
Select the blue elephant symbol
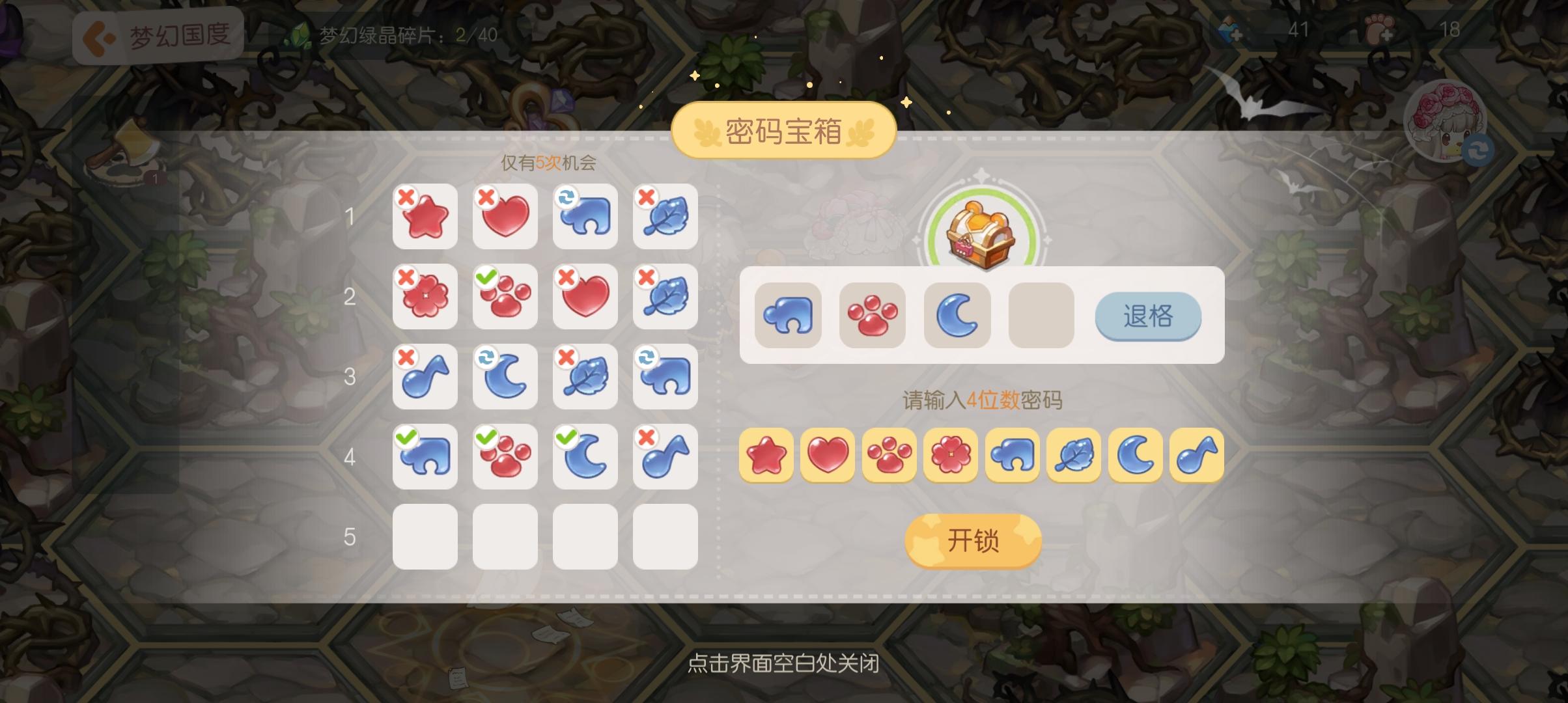click(x=1012, y=456)
